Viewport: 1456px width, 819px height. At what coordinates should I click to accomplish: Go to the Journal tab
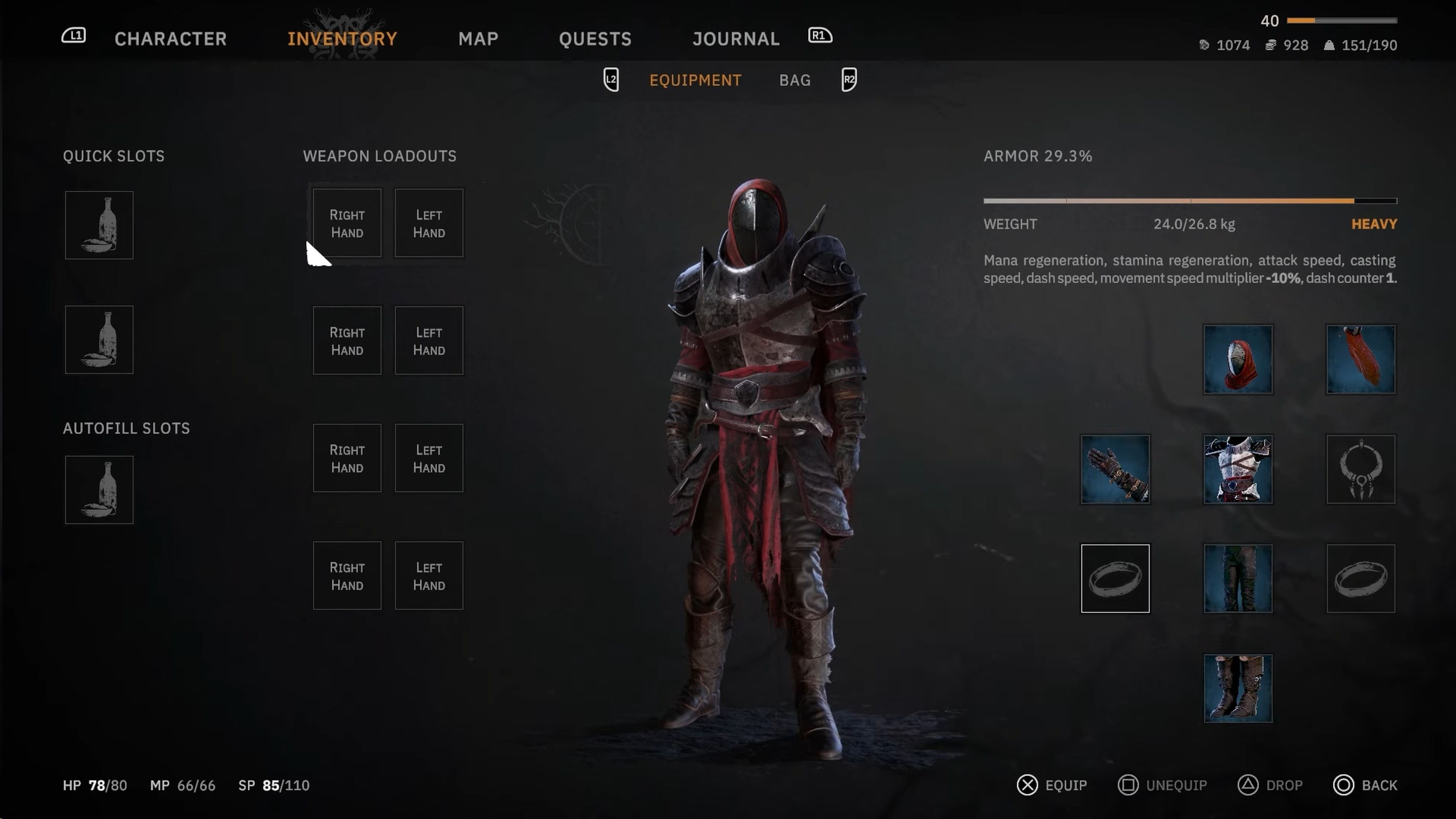[x=736, y=38]
